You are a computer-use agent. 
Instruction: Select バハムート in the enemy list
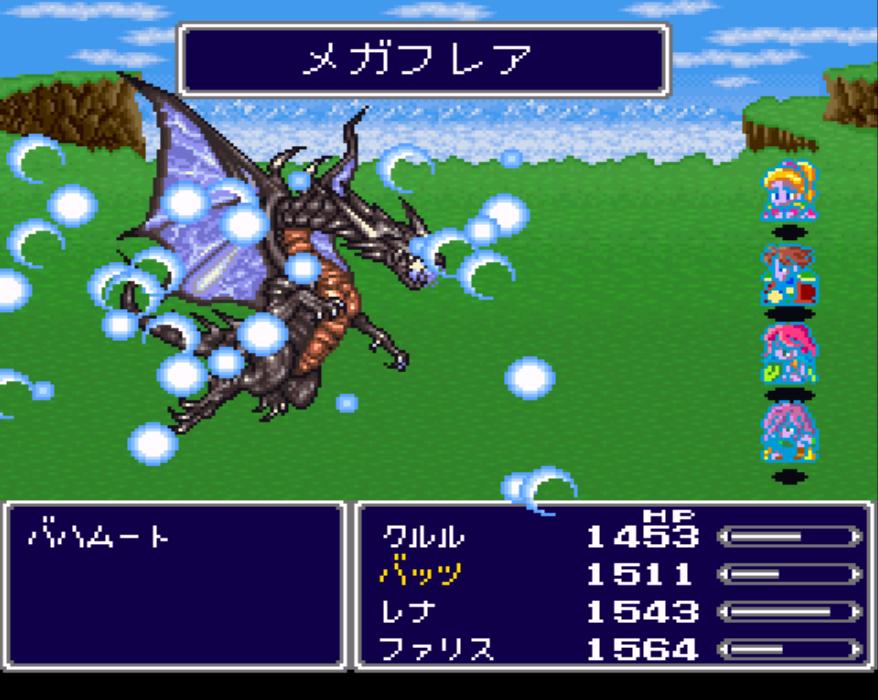pos(98,537)
